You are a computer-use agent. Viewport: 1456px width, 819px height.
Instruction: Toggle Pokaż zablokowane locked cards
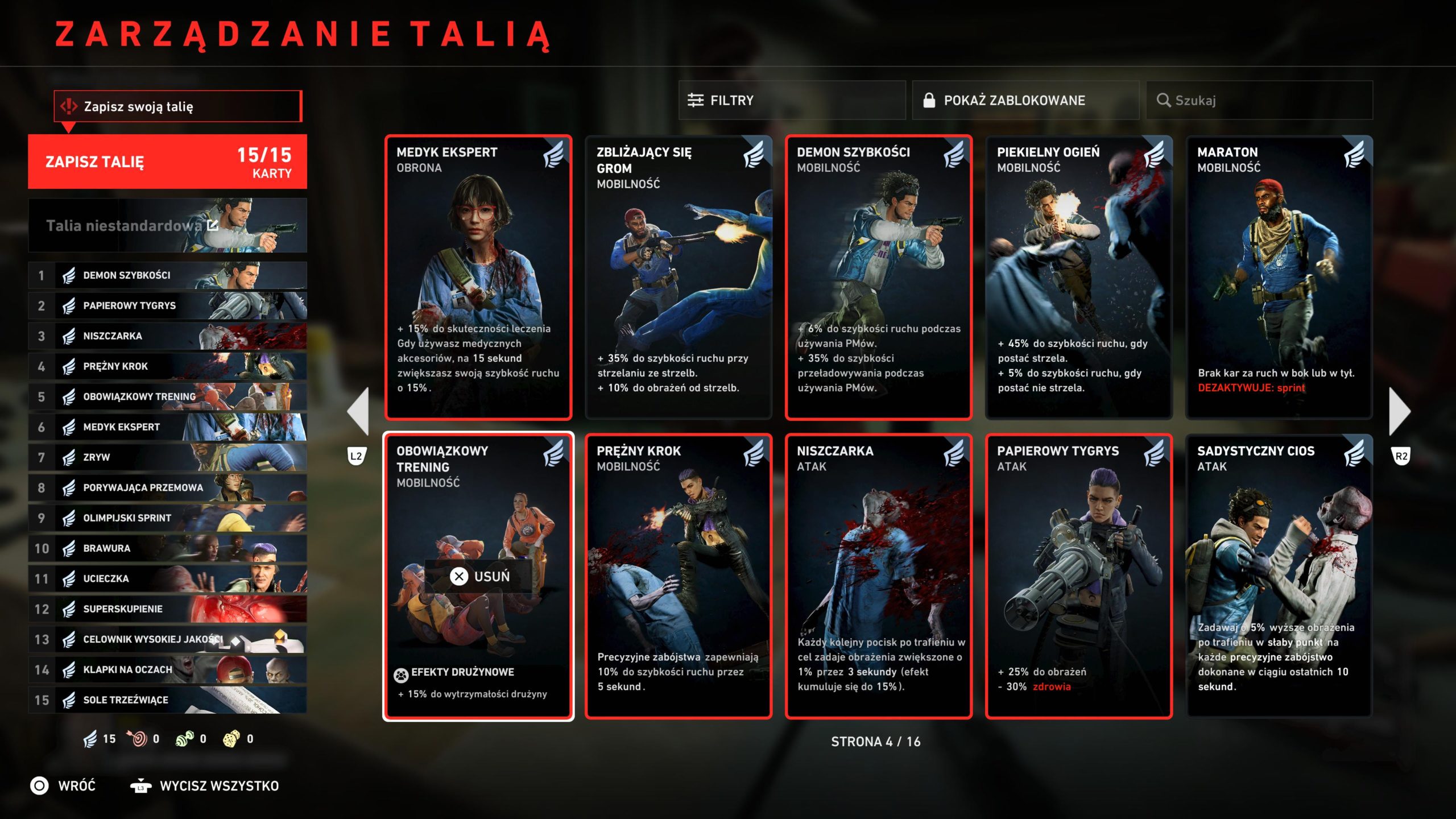coord(1025,101)
